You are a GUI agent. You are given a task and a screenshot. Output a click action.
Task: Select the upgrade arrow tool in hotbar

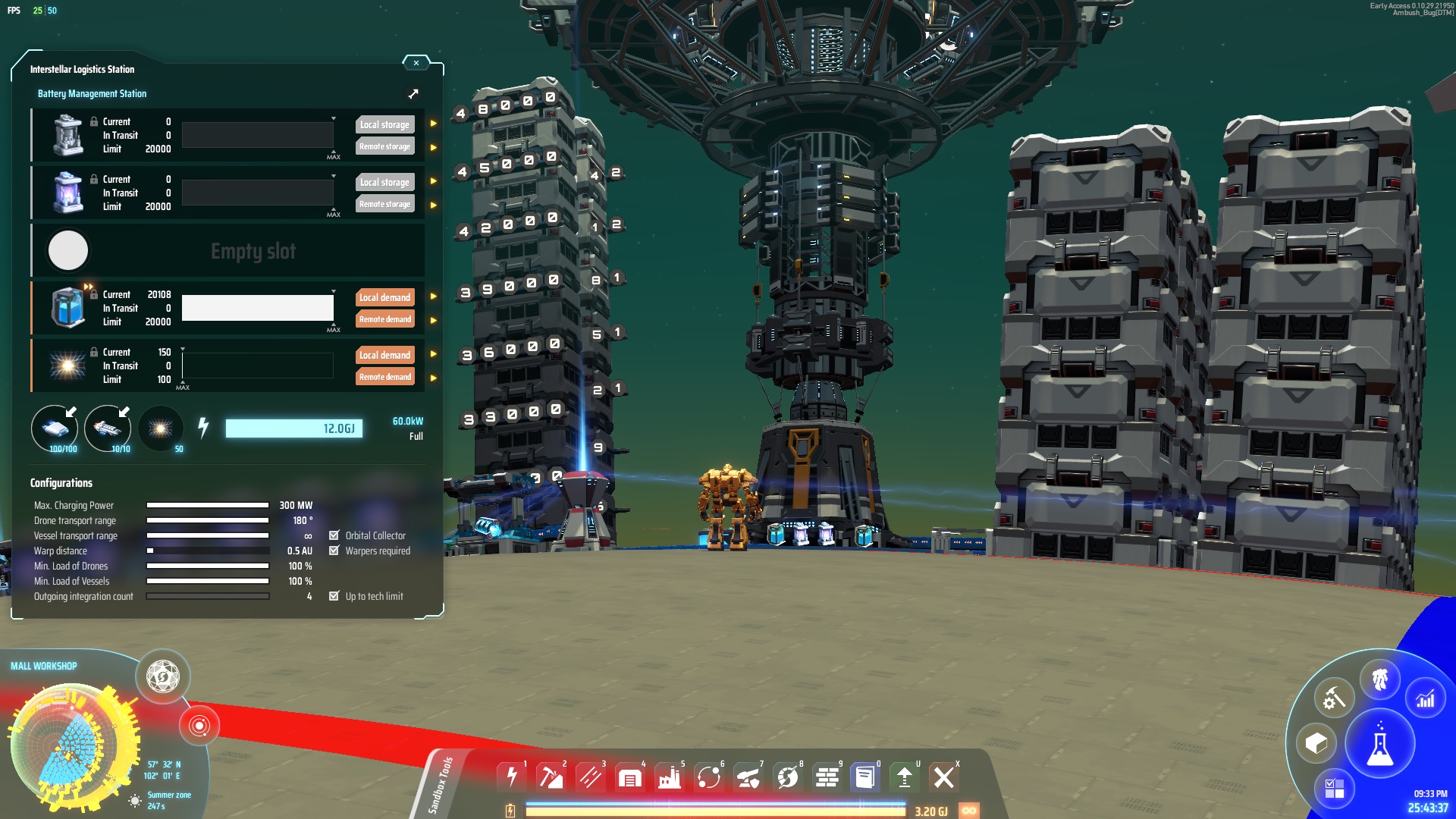pos(904,777)
